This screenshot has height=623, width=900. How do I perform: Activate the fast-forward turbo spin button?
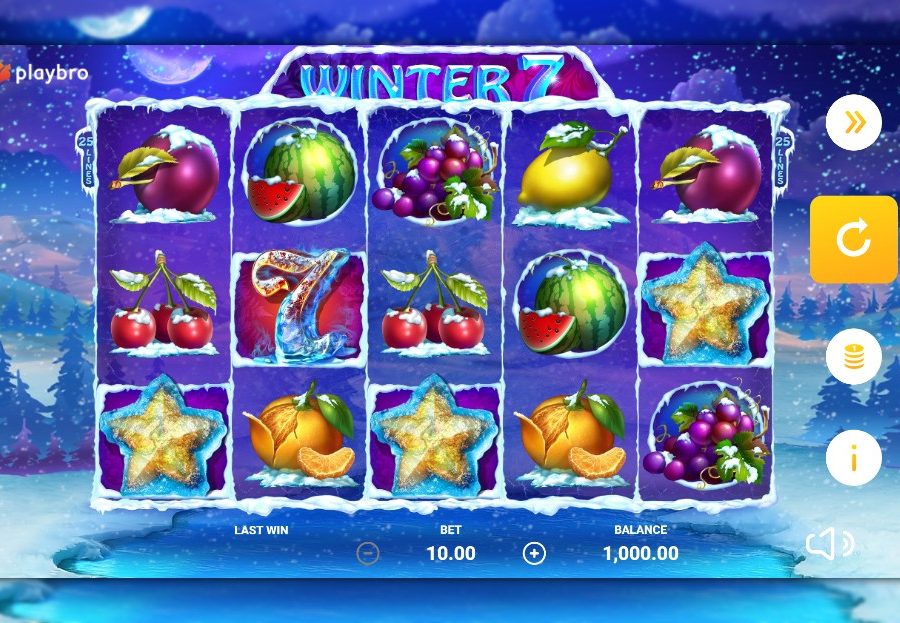853,123
